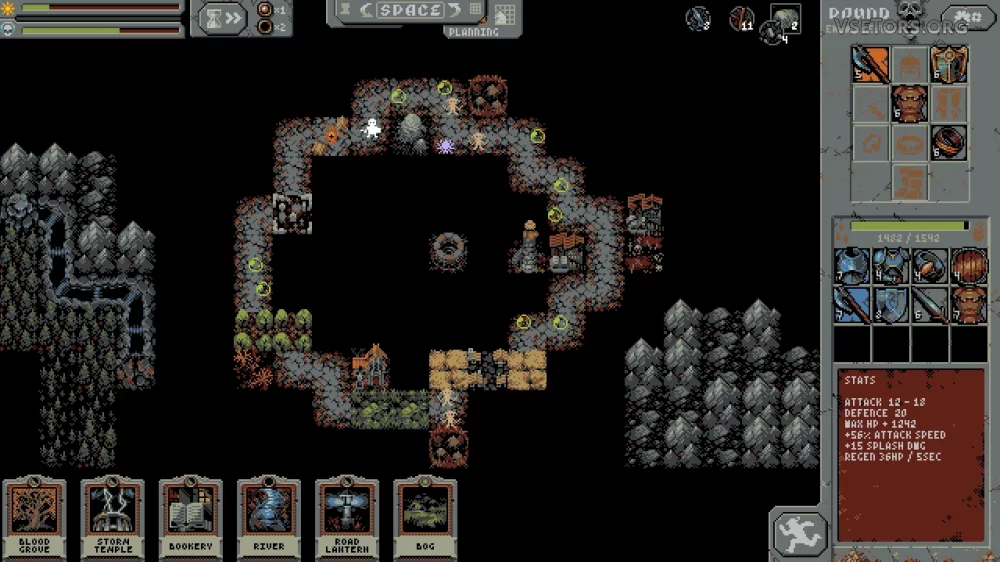Toggle planning mode with the SPACE button
The height and width of the screenshot is (562, 1000).
coord(411,11)
